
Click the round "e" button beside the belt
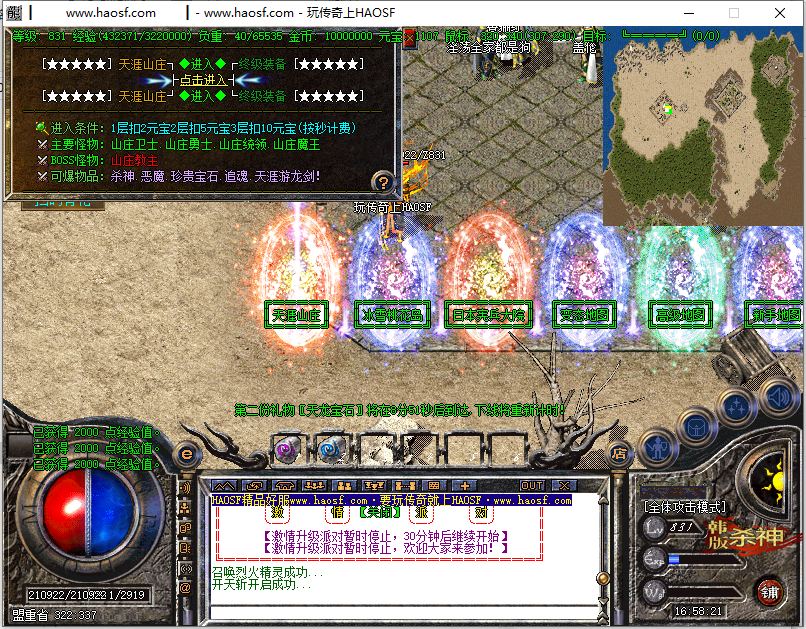coord(186,455)
